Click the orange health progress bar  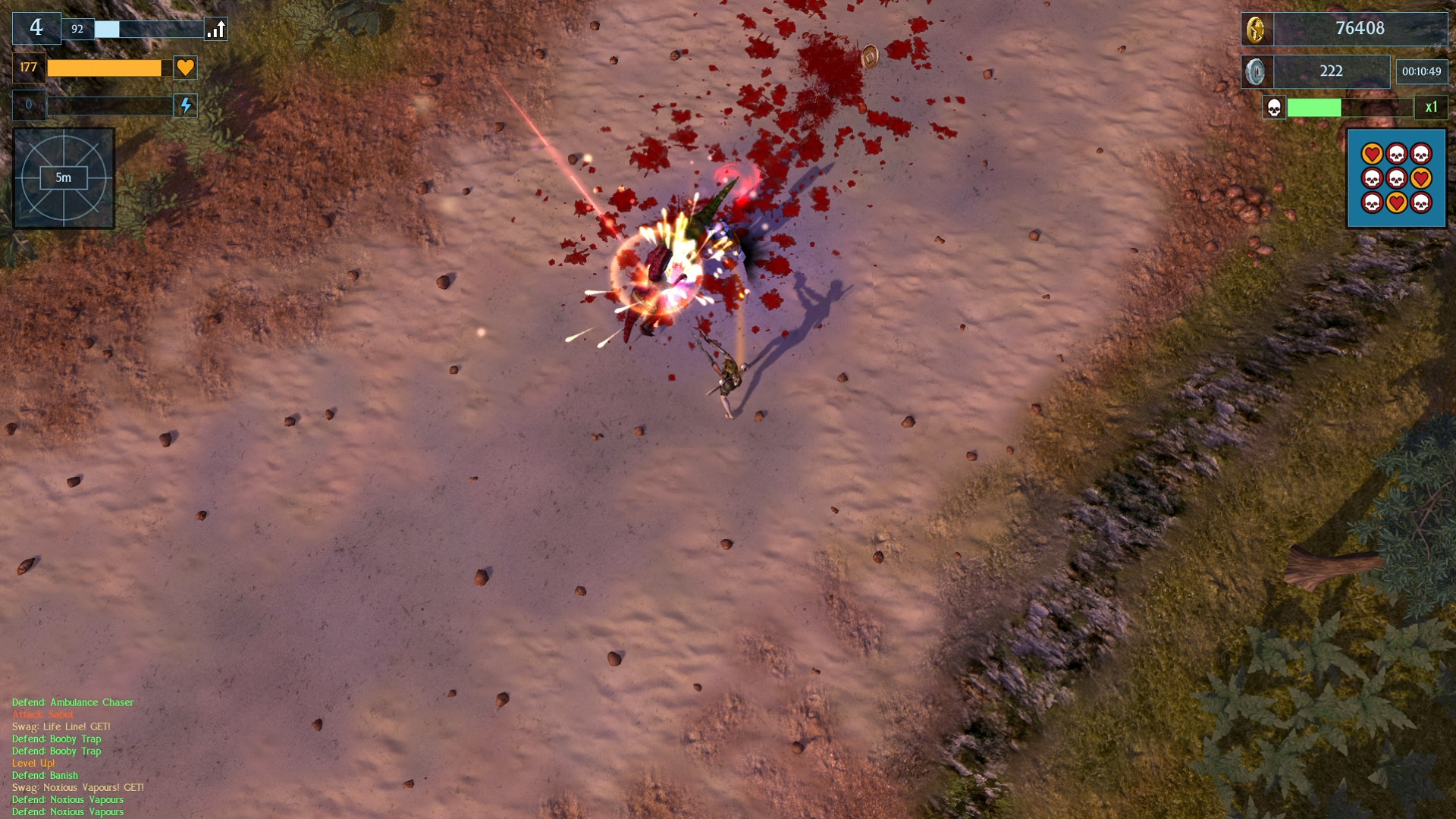click(x=104, y=67)
